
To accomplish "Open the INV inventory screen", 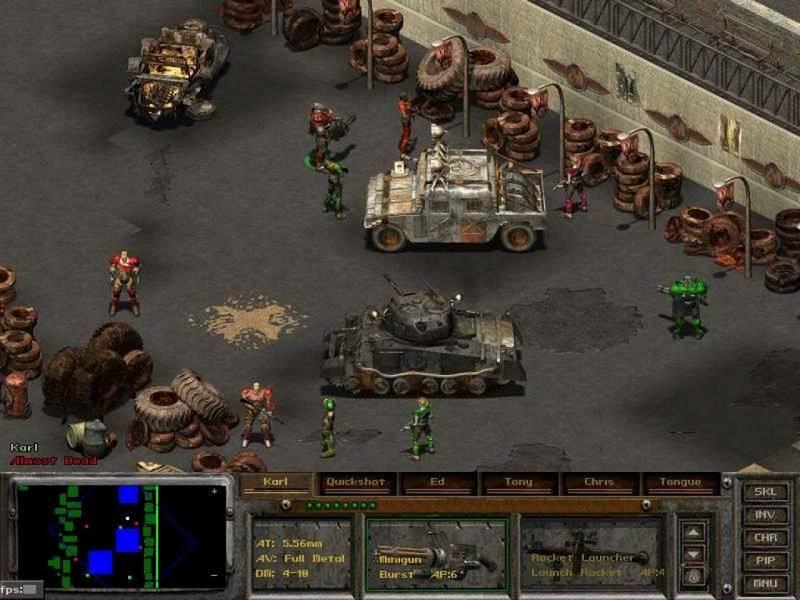I will (x=765, y=516).
